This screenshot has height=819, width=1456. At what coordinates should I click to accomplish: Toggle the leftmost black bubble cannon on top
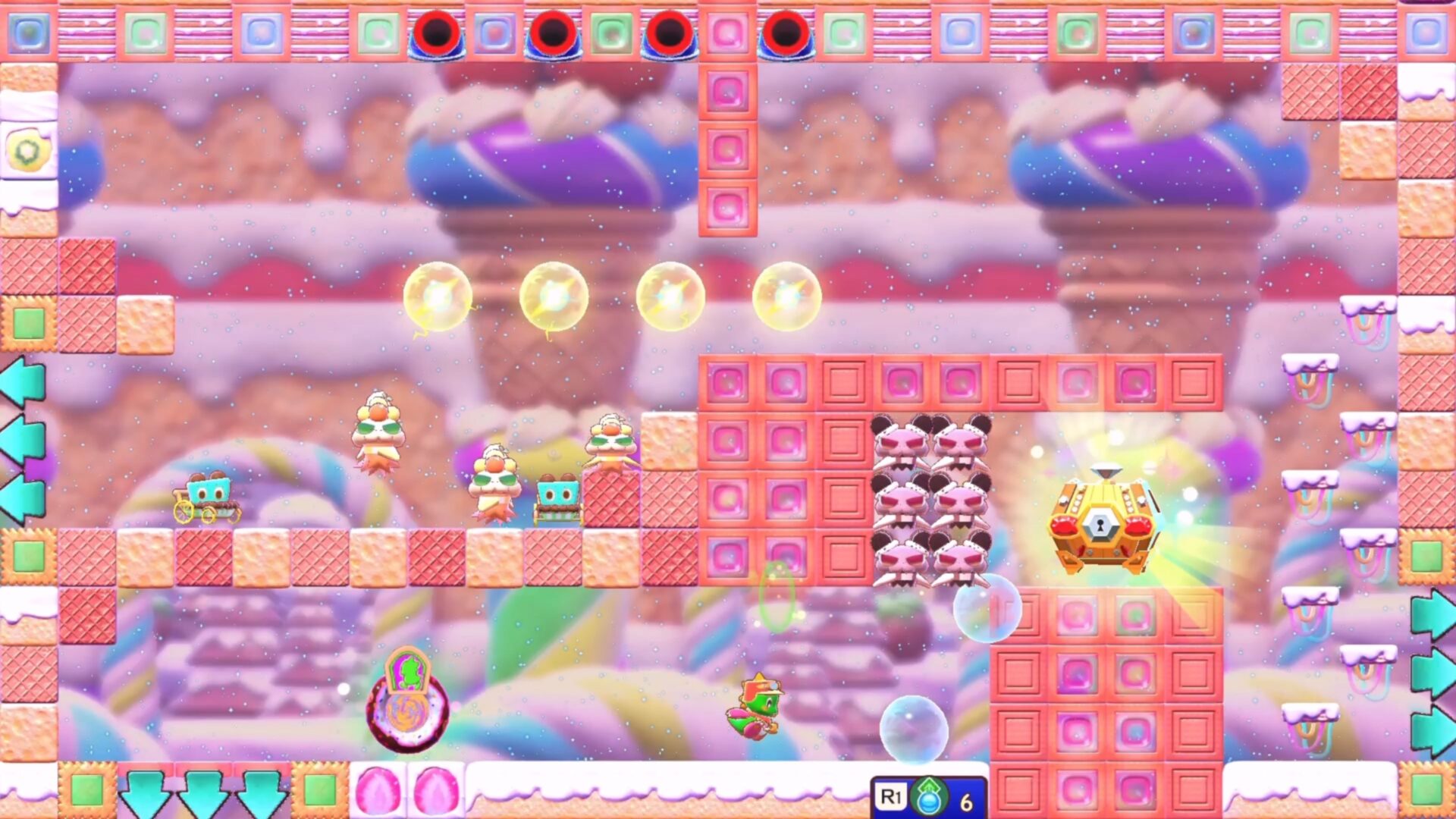[436, 30]
